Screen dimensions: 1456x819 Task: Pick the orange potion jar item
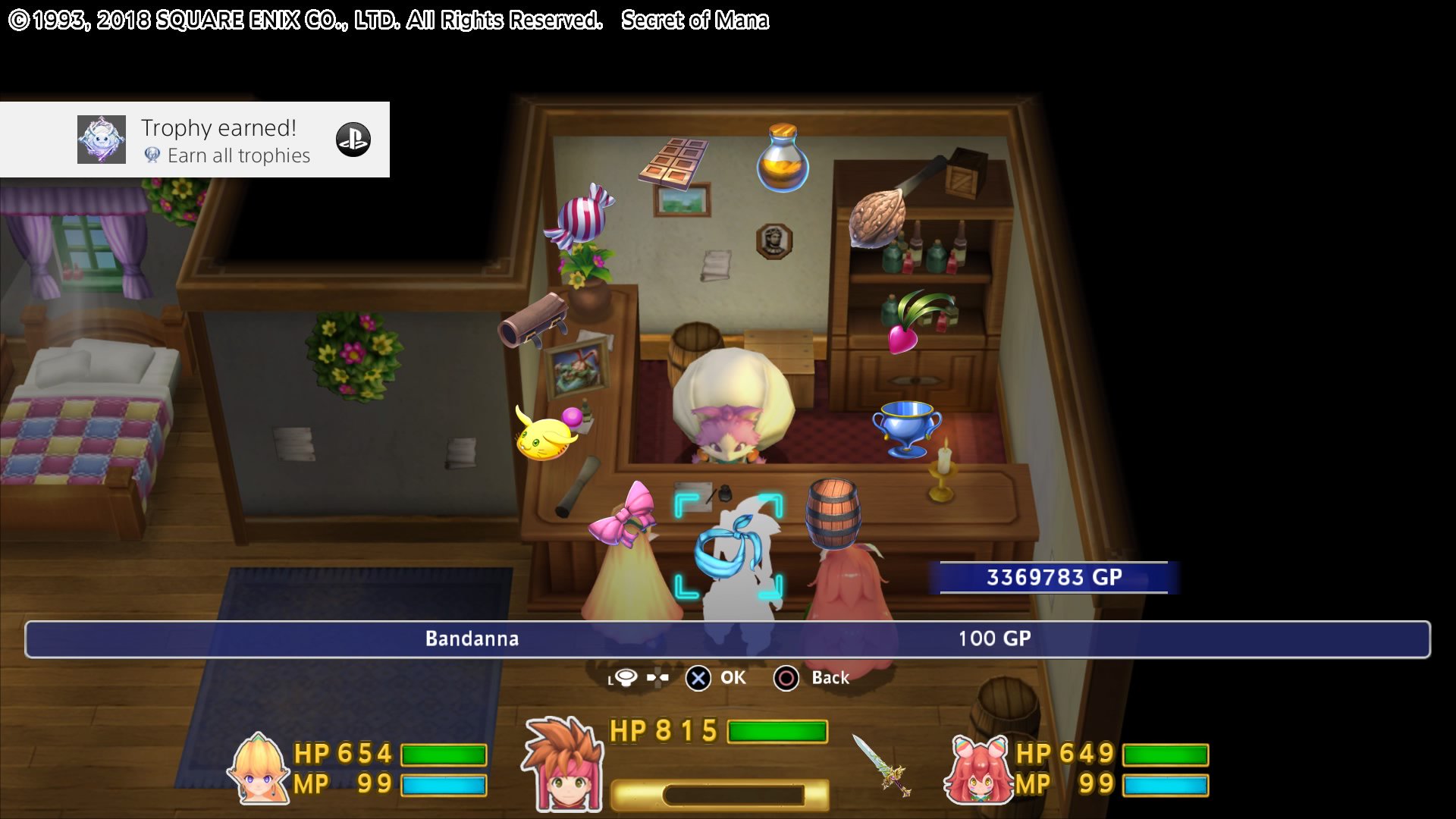click(783, 158)
